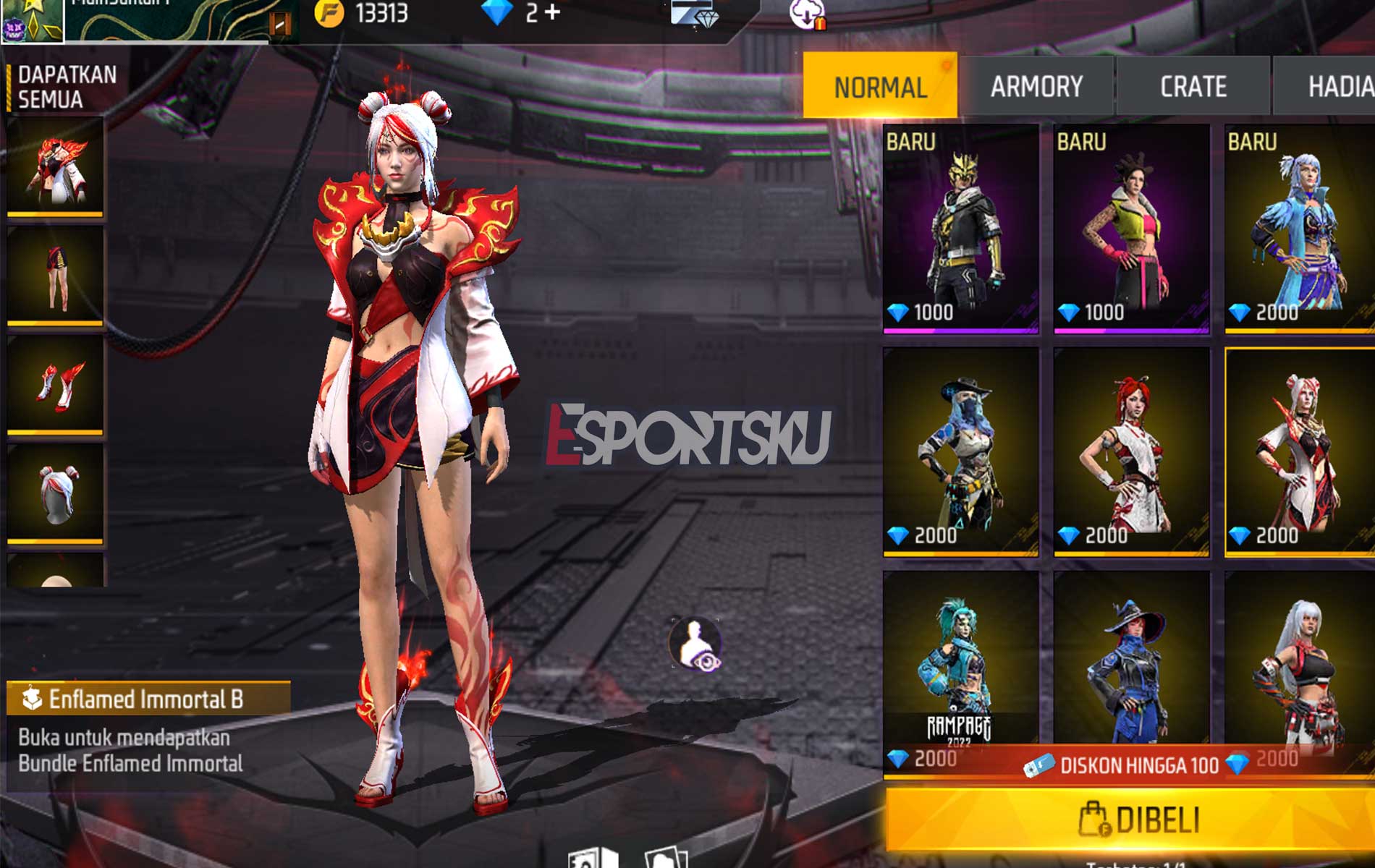Click the DAPATKAN SEMUA label
This screenshot has height=868, width=1375.
(62, 85)
